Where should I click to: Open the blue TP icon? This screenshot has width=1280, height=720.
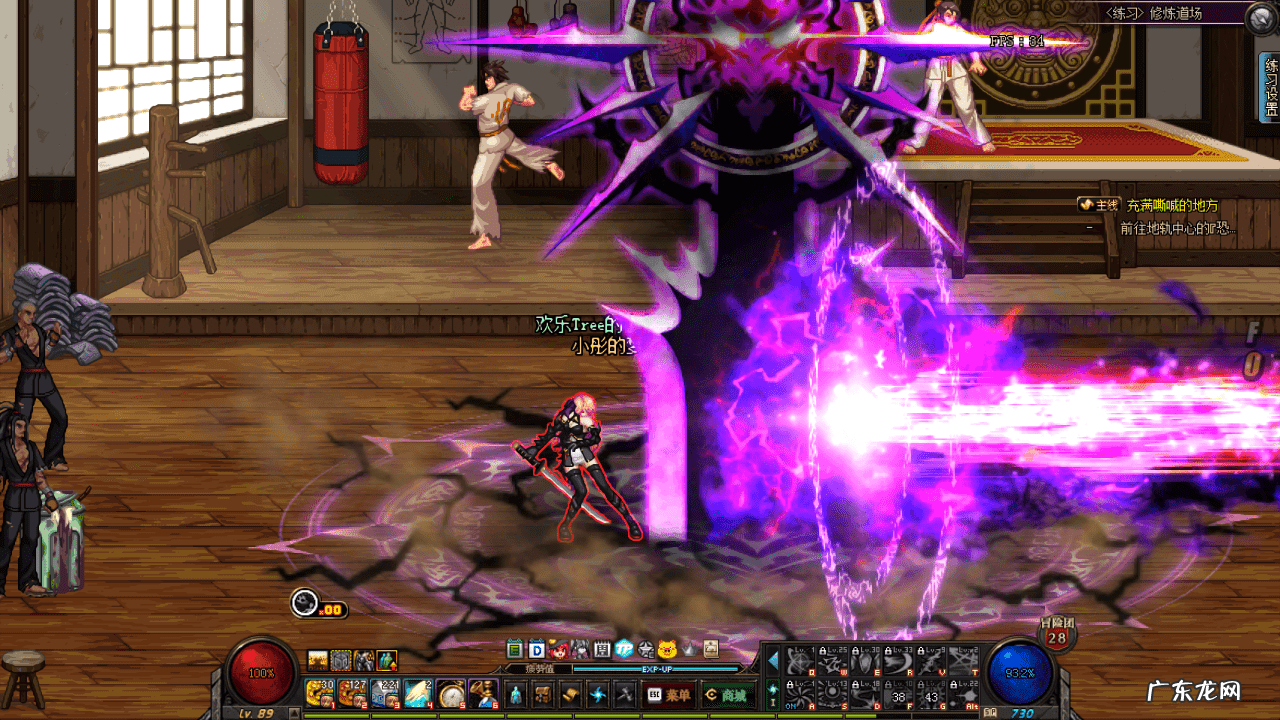coord(624,649)
